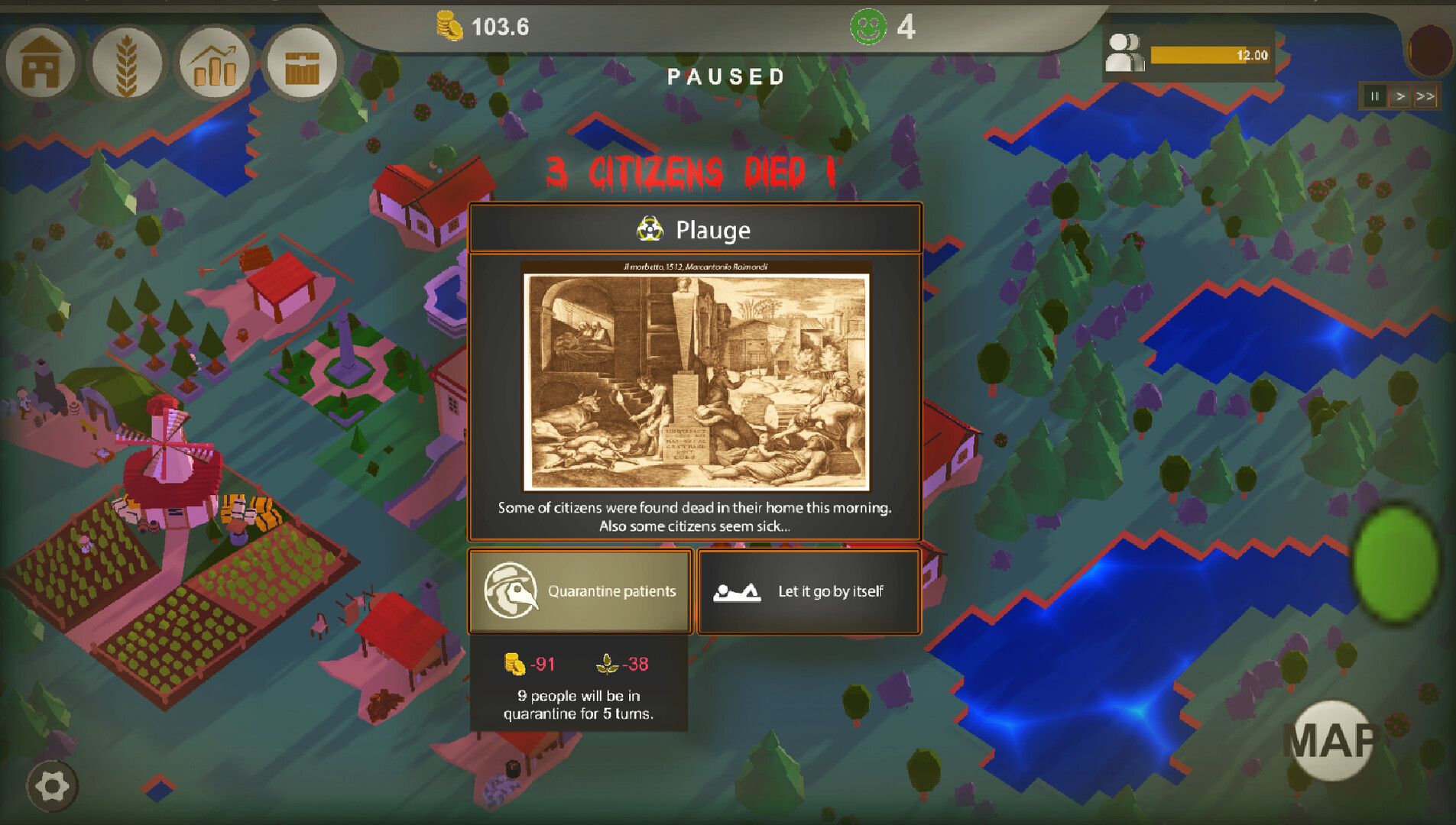
Task: View the statistics graph icon
Action: click(216, 63)
